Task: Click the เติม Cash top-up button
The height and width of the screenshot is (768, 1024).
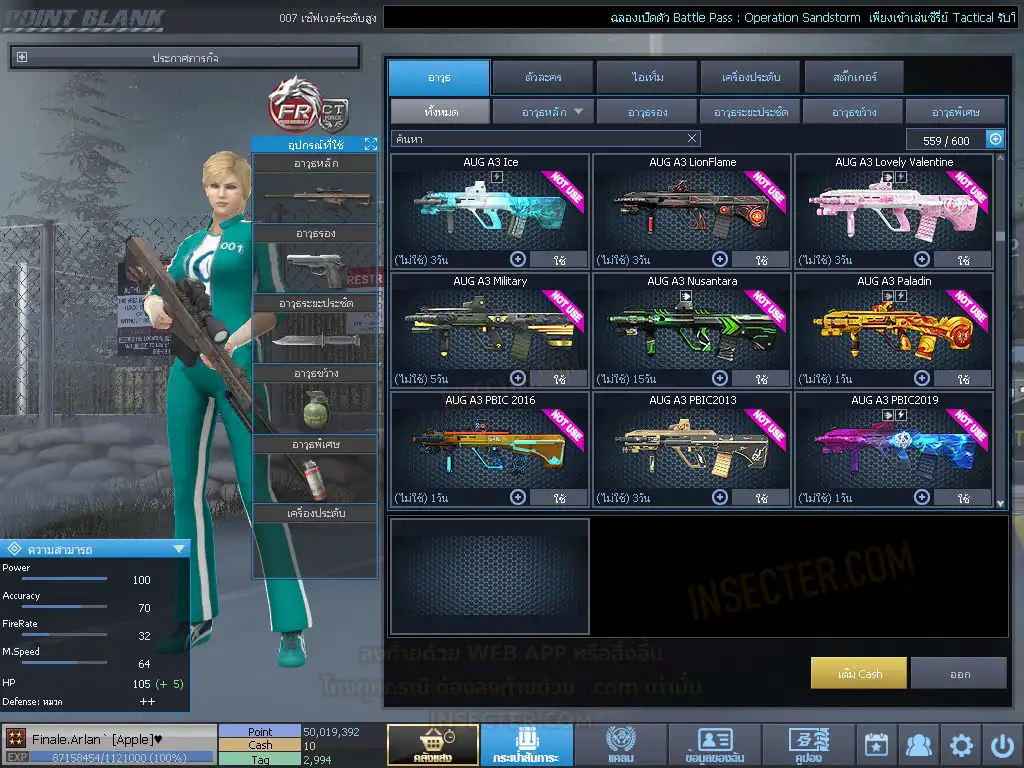Action: tap(859, 674)
